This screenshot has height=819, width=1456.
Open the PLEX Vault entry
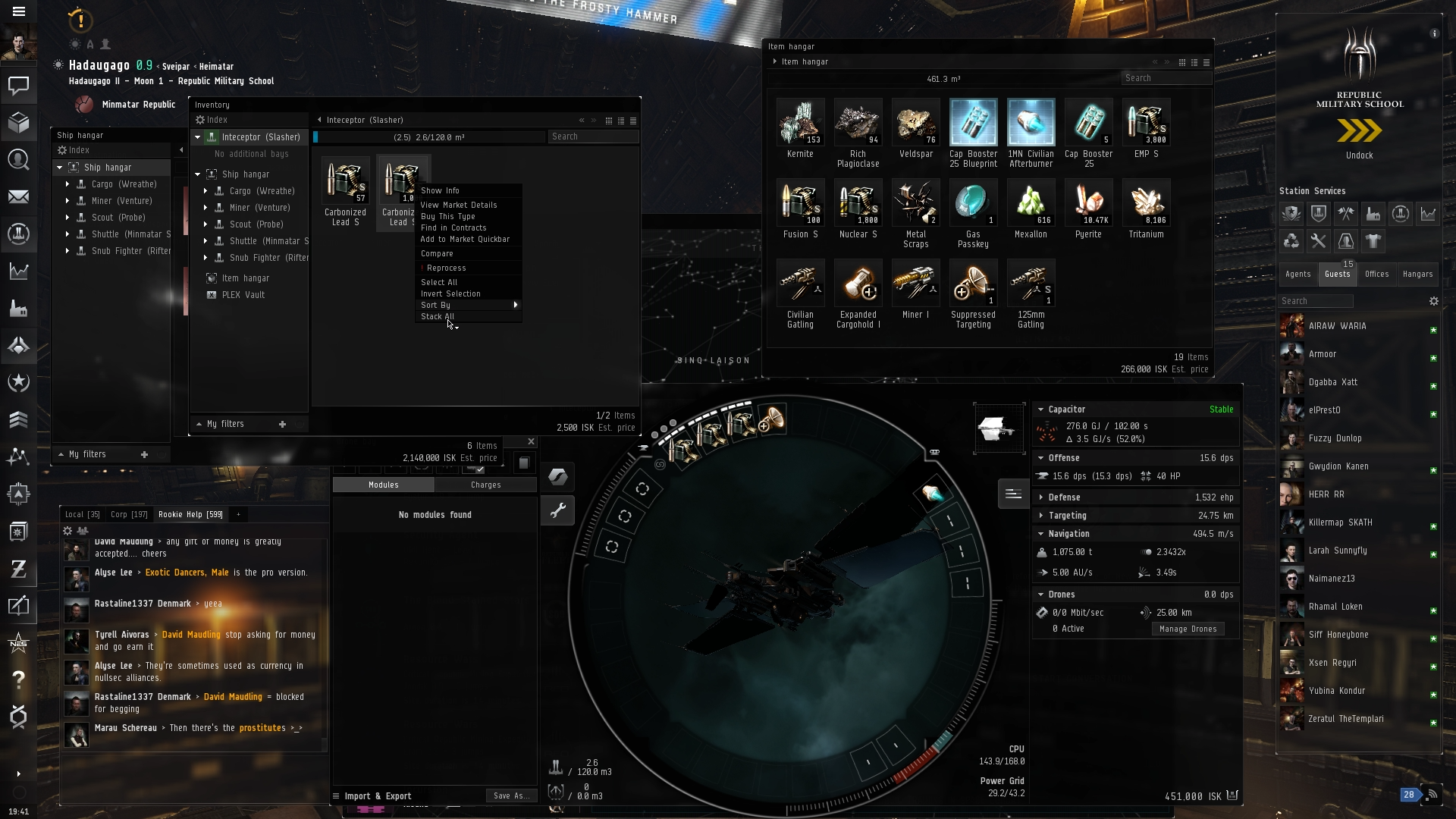click(243, 295)
